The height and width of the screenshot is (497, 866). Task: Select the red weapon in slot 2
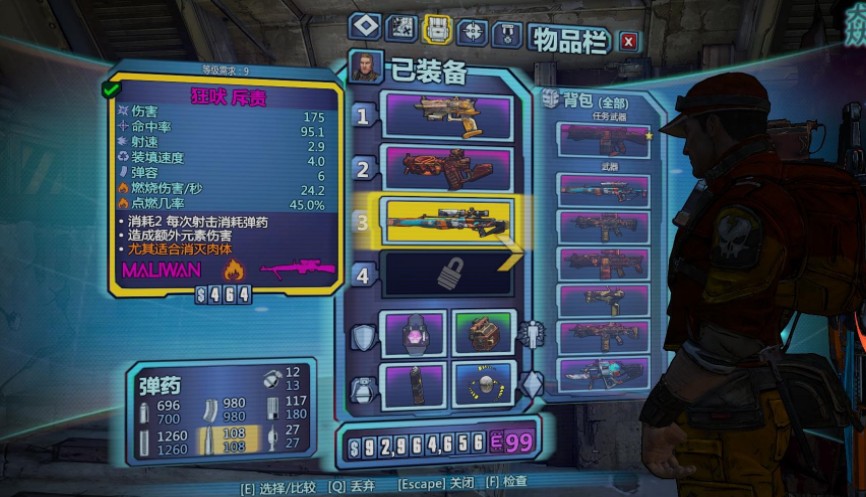pos(447,168)
